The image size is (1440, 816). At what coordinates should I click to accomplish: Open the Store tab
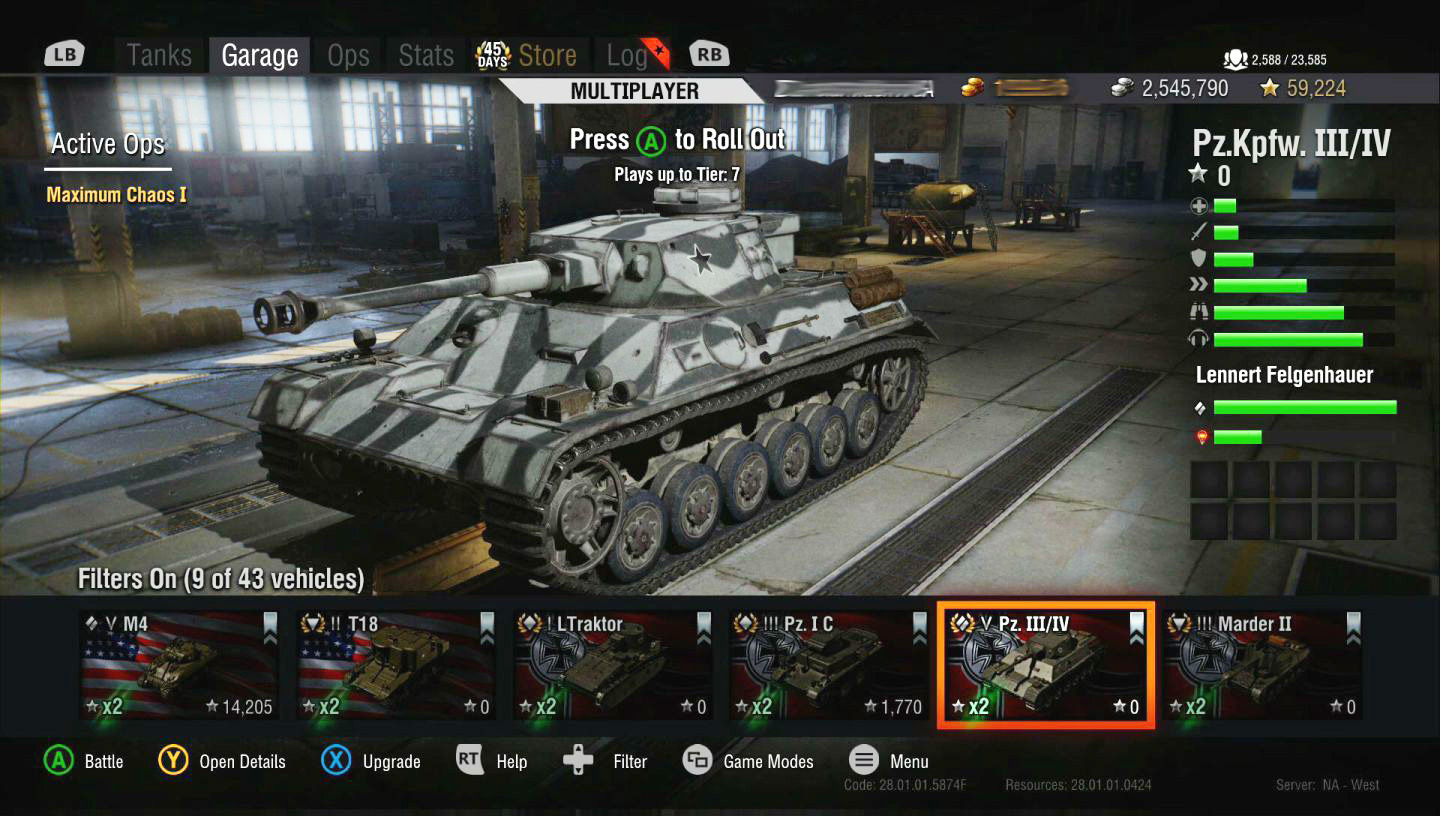click(546, 55)
